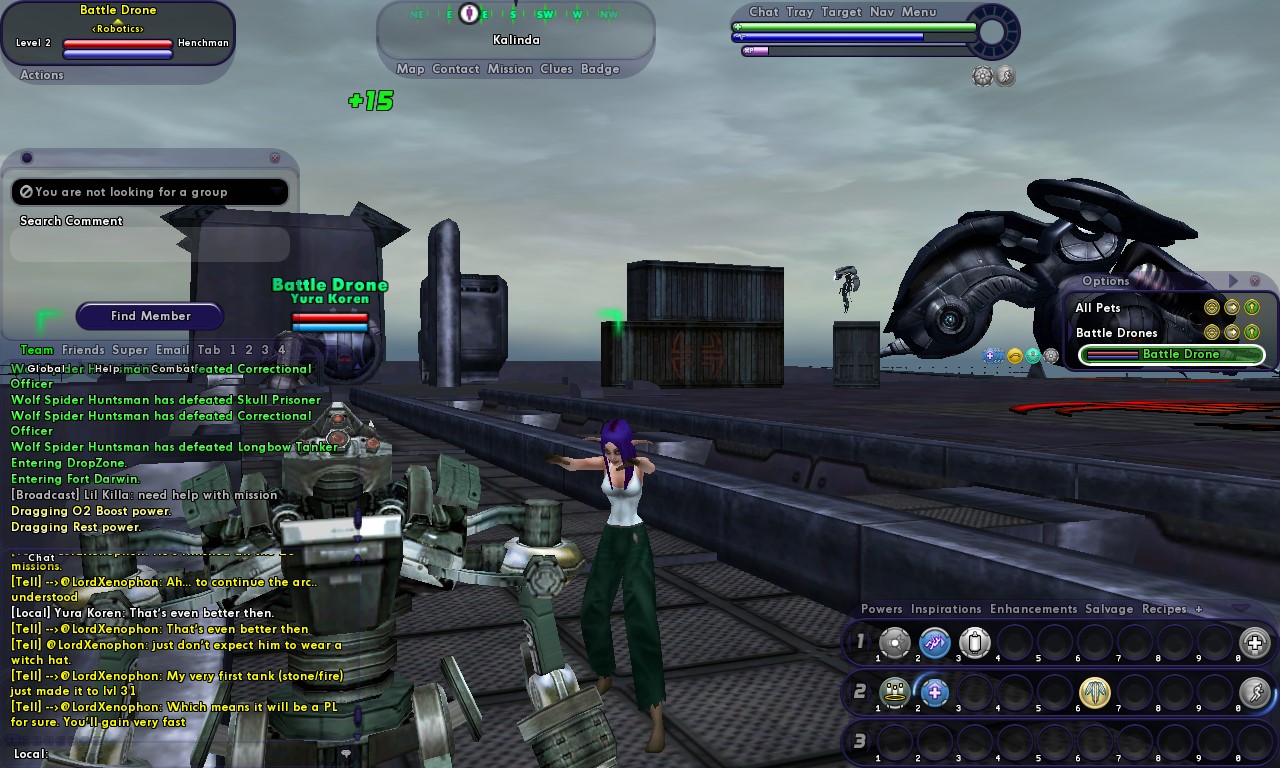View the Badge list
1280x768 pixels.
click(x=600, y=69)
